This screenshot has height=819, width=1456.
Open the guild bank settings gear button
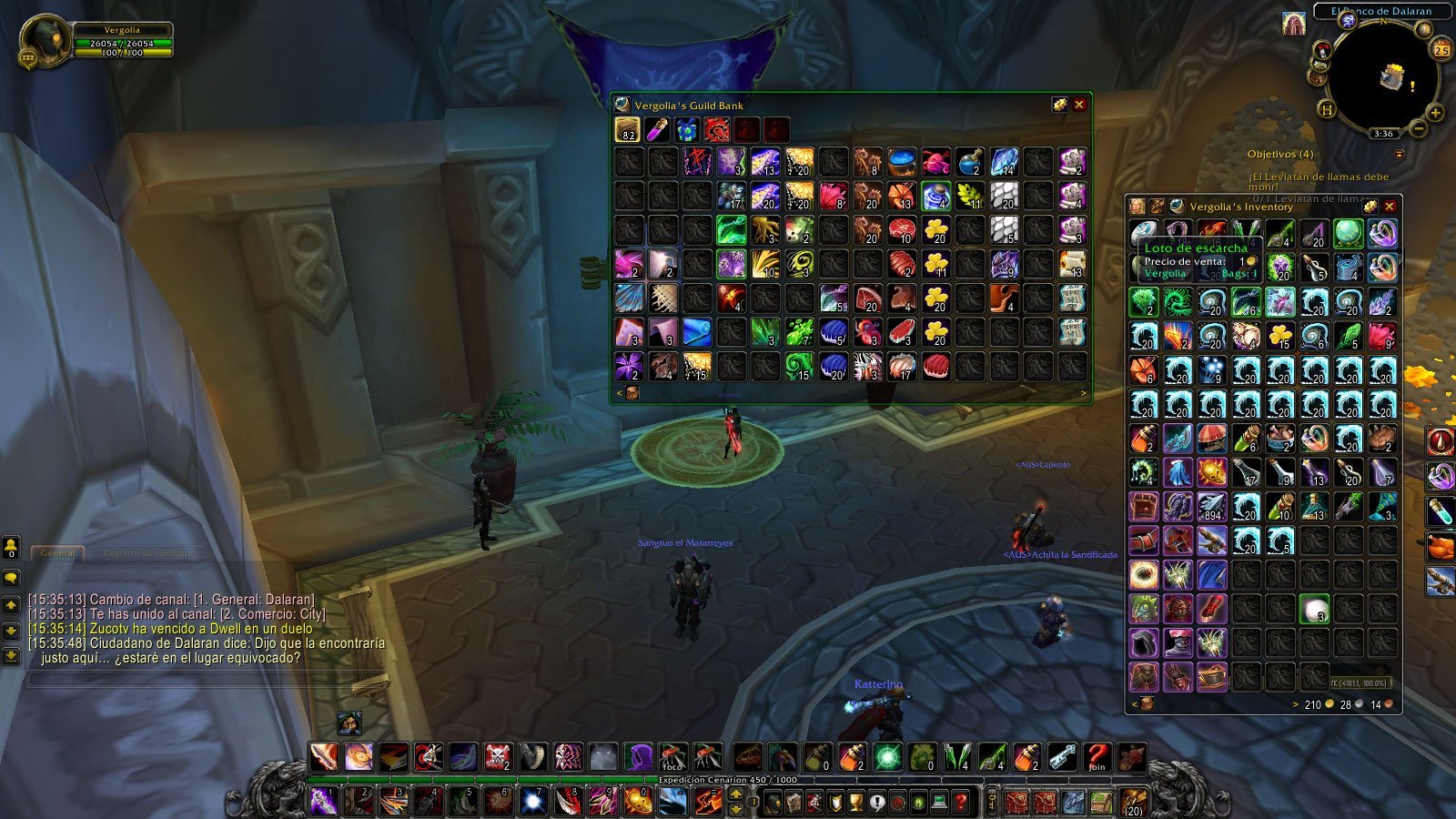click(1059, 105)
